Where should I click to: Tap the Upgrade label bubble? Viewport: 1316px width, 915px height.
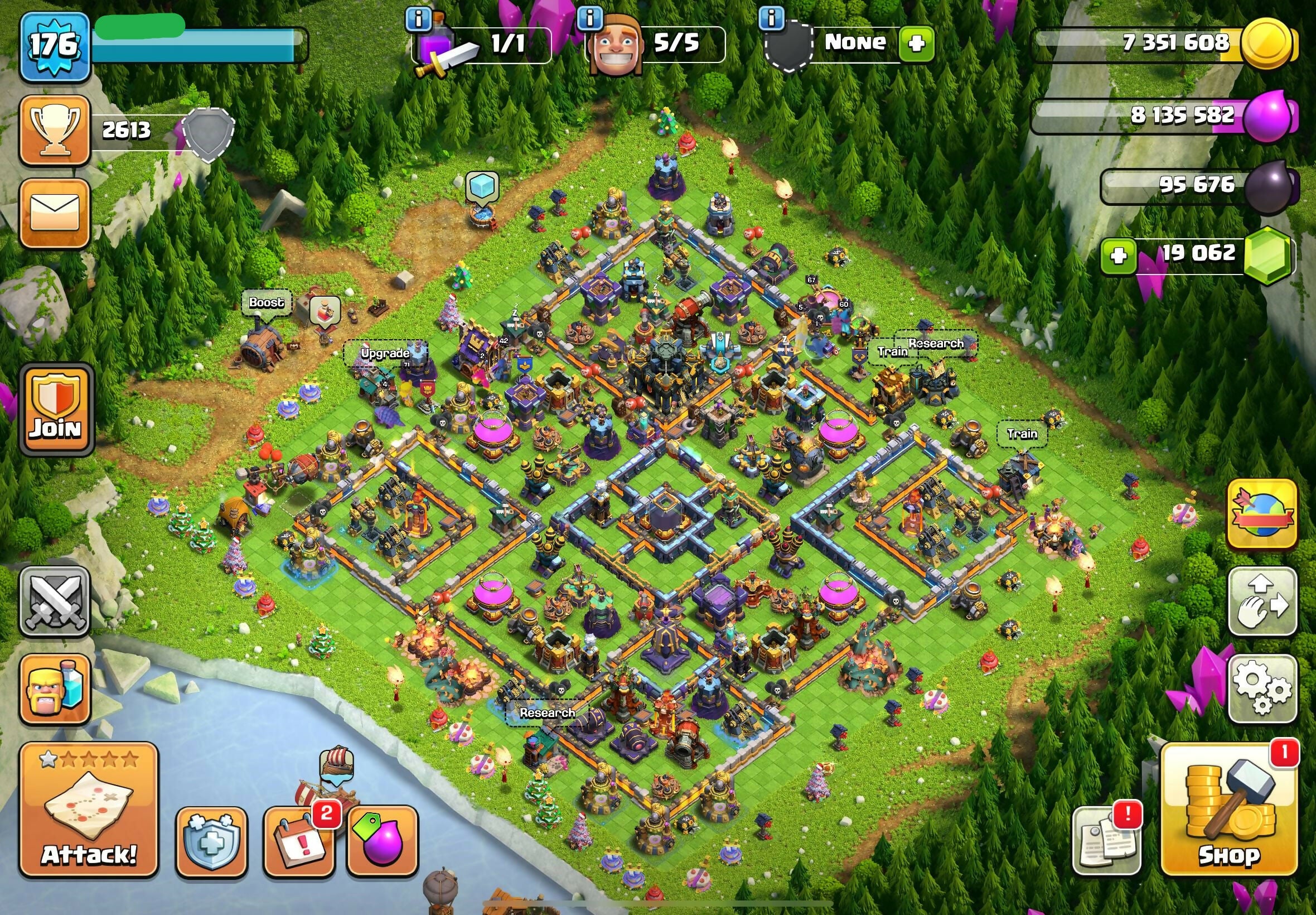385,353
